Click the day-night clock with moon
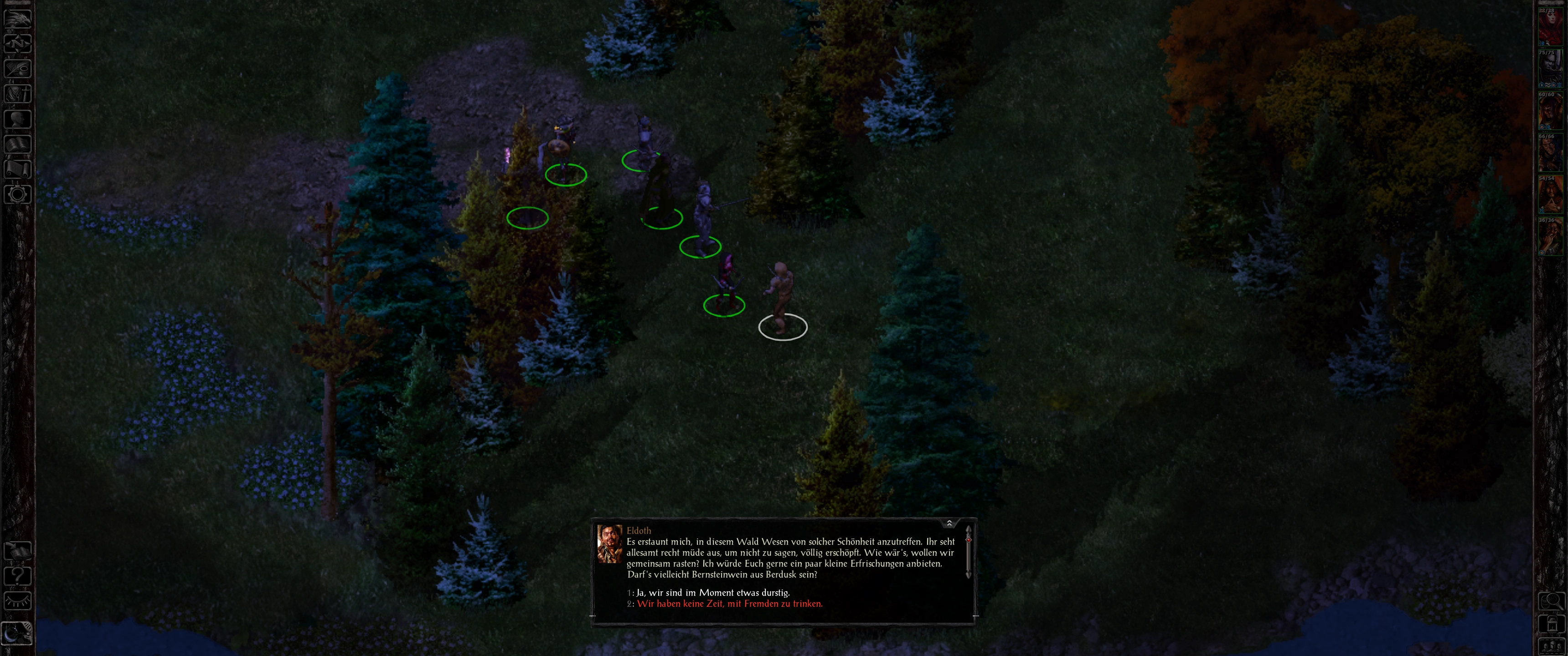 click(18, 633)
